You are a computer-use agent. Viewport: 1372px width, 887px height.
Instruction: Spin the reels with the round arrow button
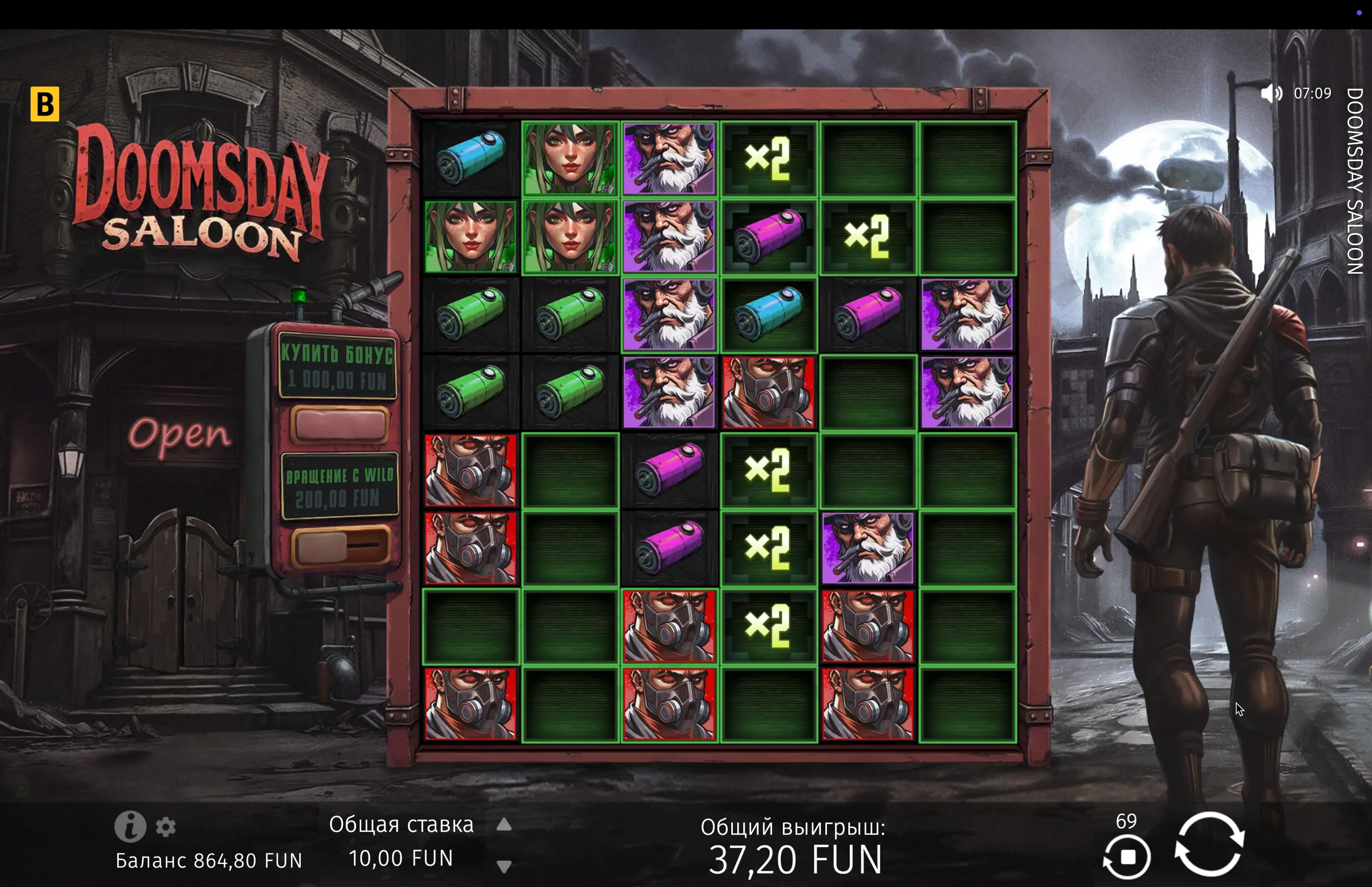1209,844
